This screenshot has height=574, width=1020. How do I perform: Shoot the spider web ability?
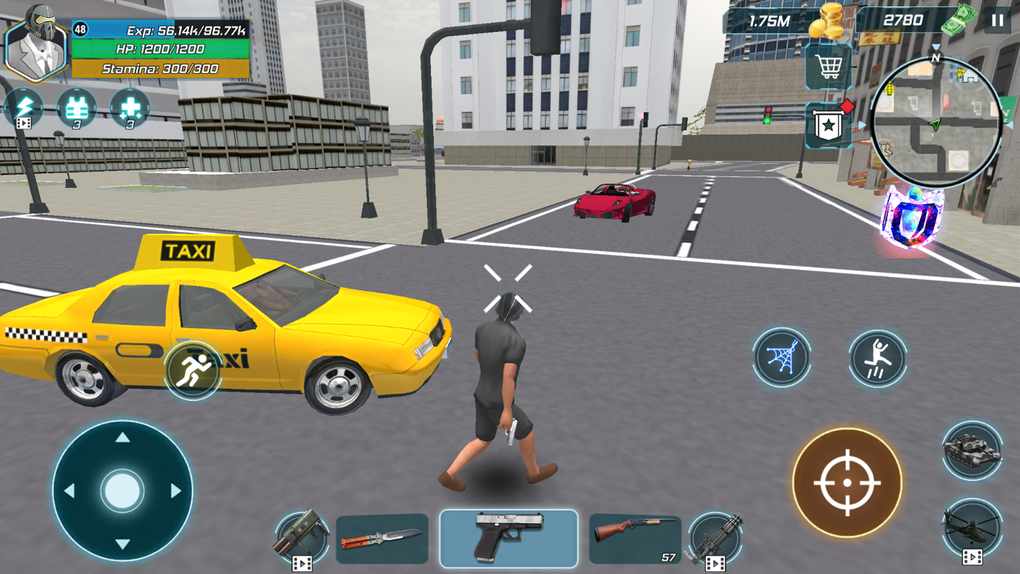tap(781, 357)
